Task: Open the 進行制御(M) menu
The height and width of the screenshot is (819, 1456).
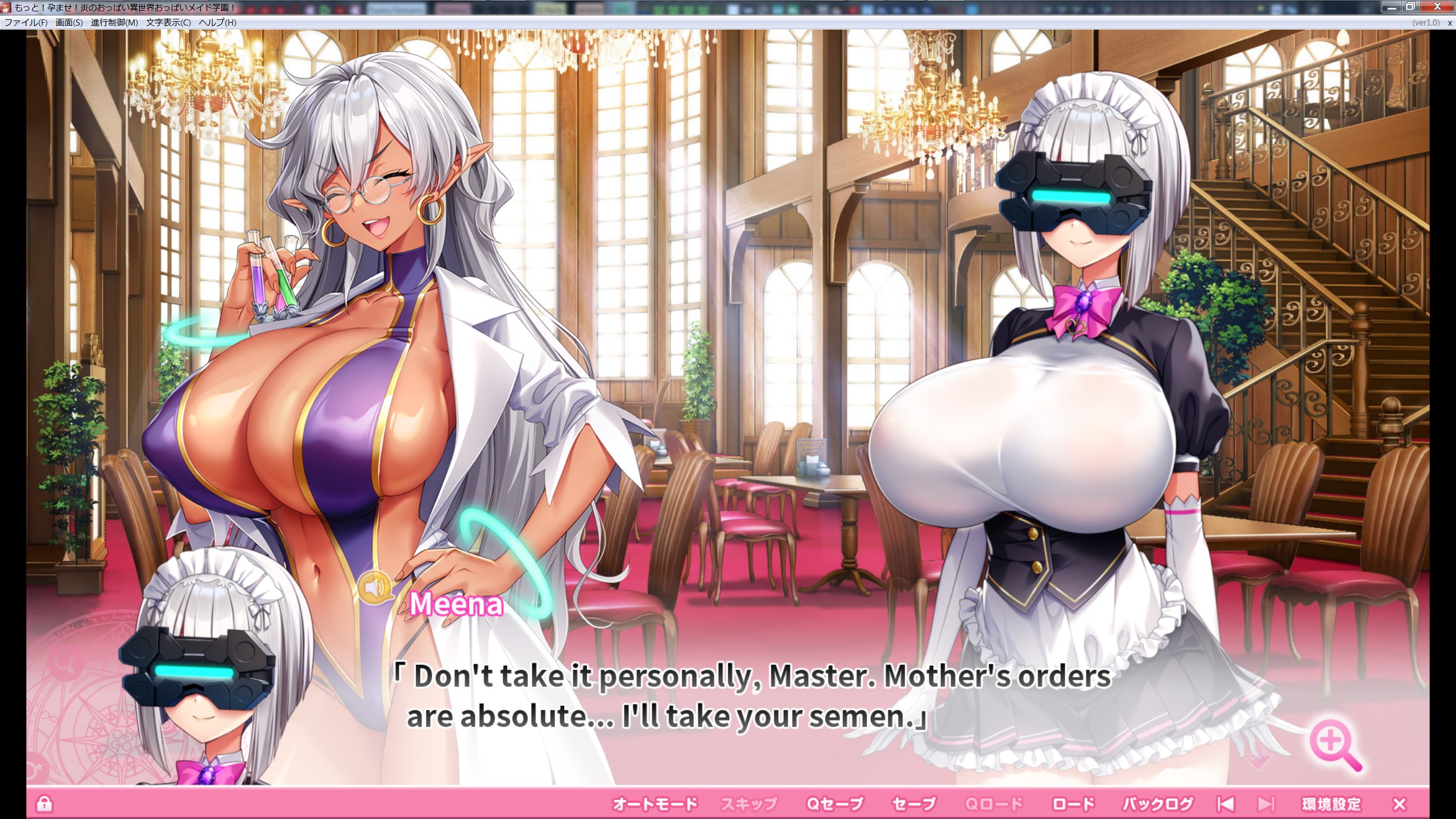Action: pos(114,23)
